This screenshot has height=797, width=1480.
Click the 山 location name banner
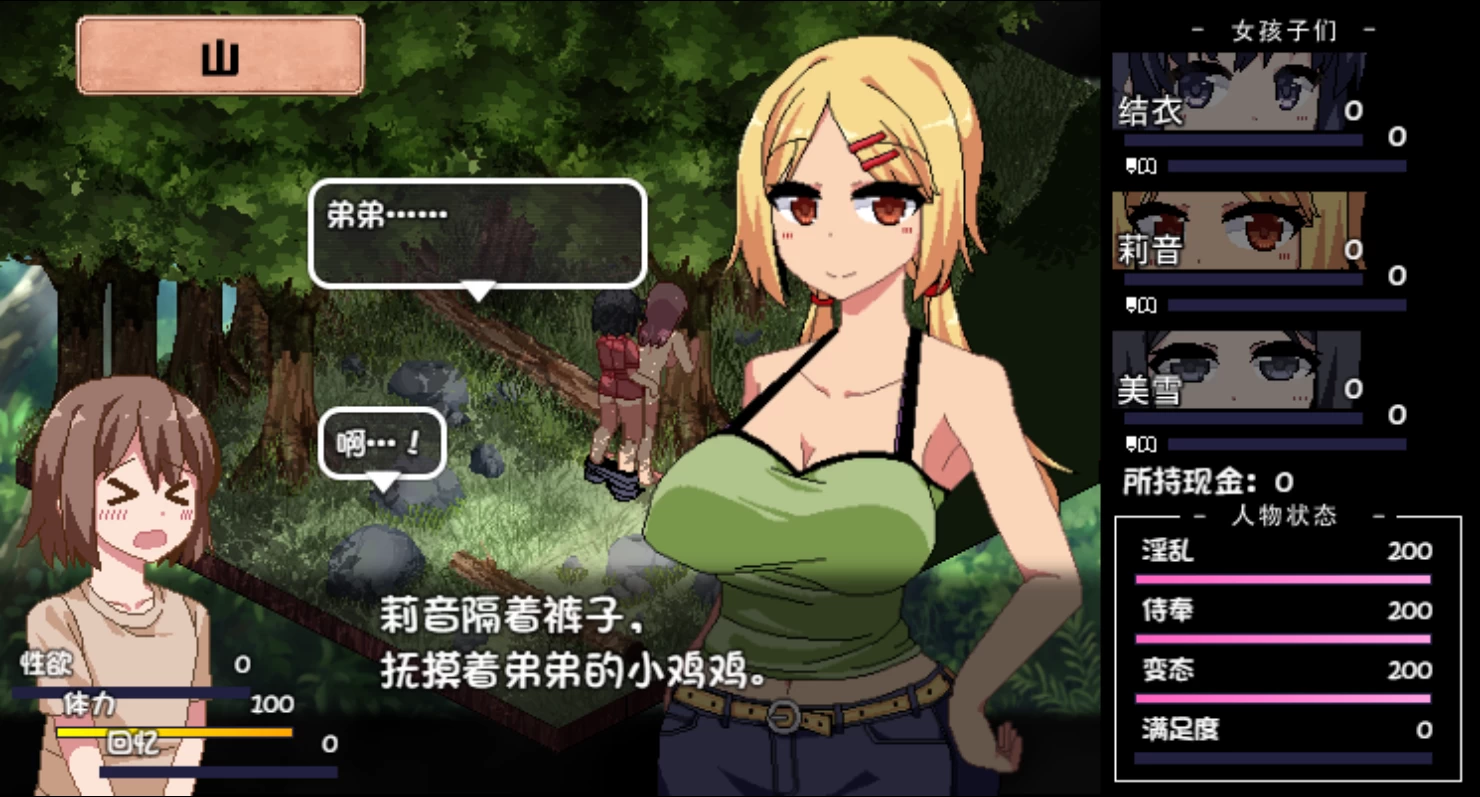(220, 56)
